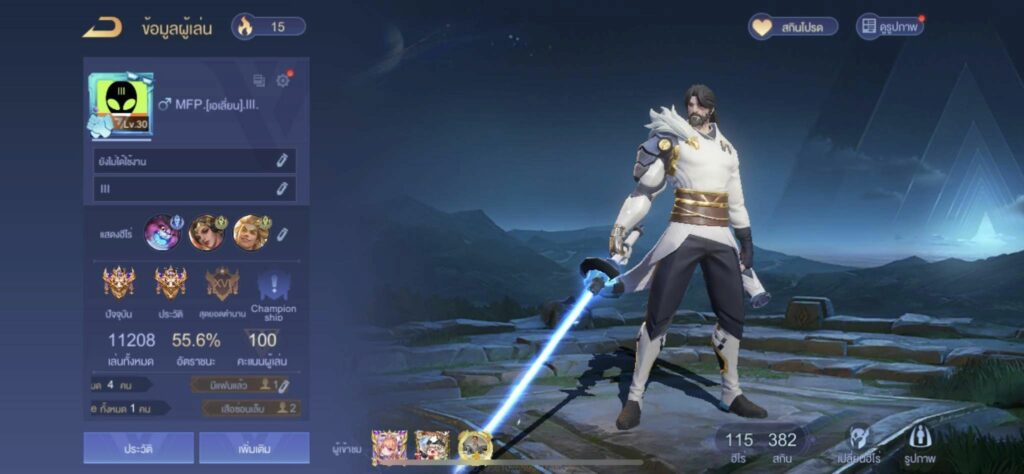Viewport: 1024px width, 474px height.
Task: Open the history (ประวัติ) button at the bottom
Action: click(x=138, y=449)
